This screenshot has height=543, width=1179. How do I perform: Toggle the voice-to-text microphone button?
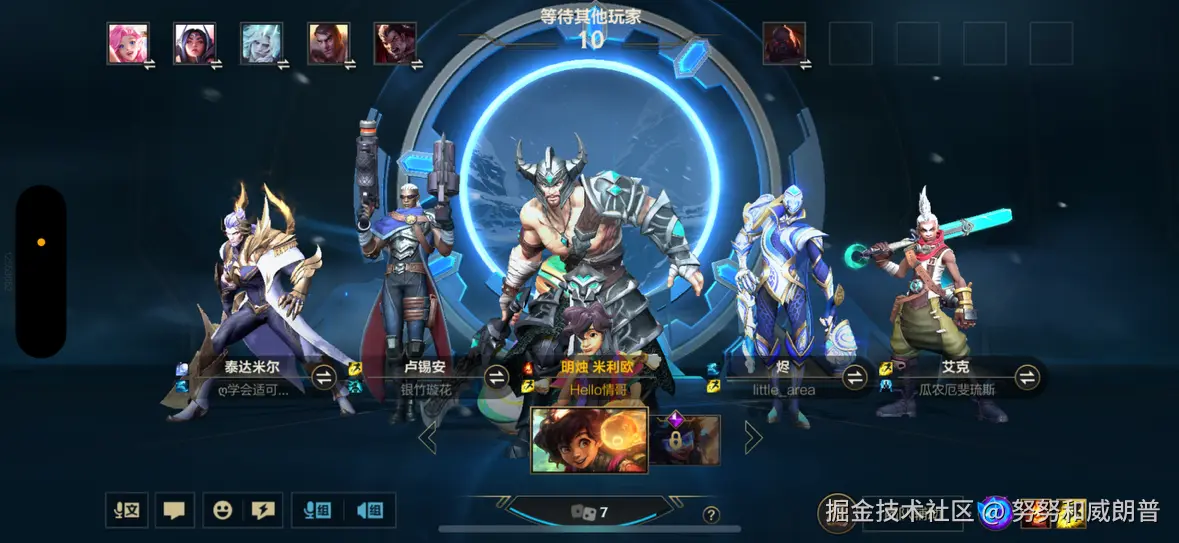(x=127, y=510)
